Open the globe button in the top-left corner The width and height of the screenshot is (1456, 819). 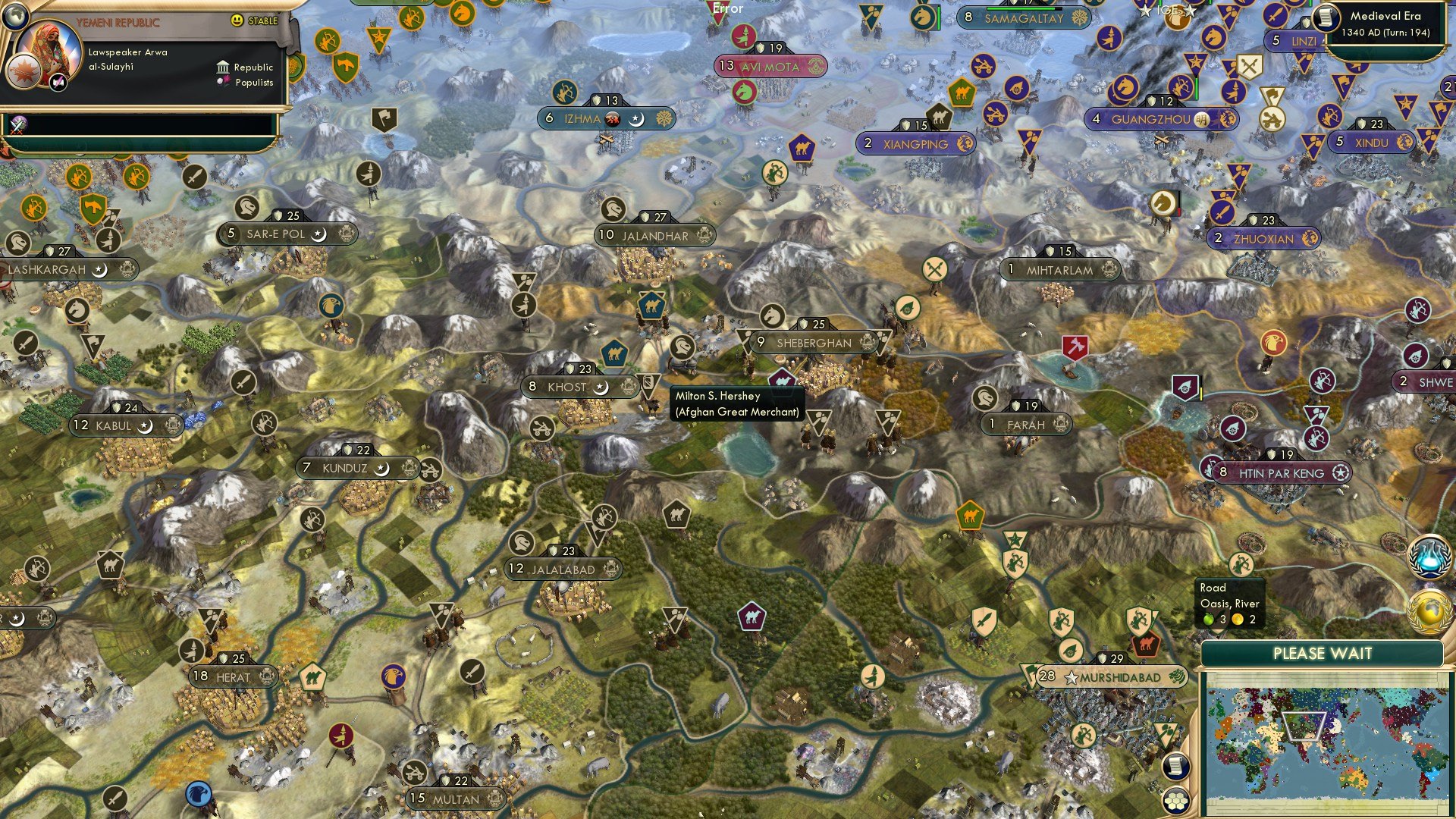pos(15,15)
